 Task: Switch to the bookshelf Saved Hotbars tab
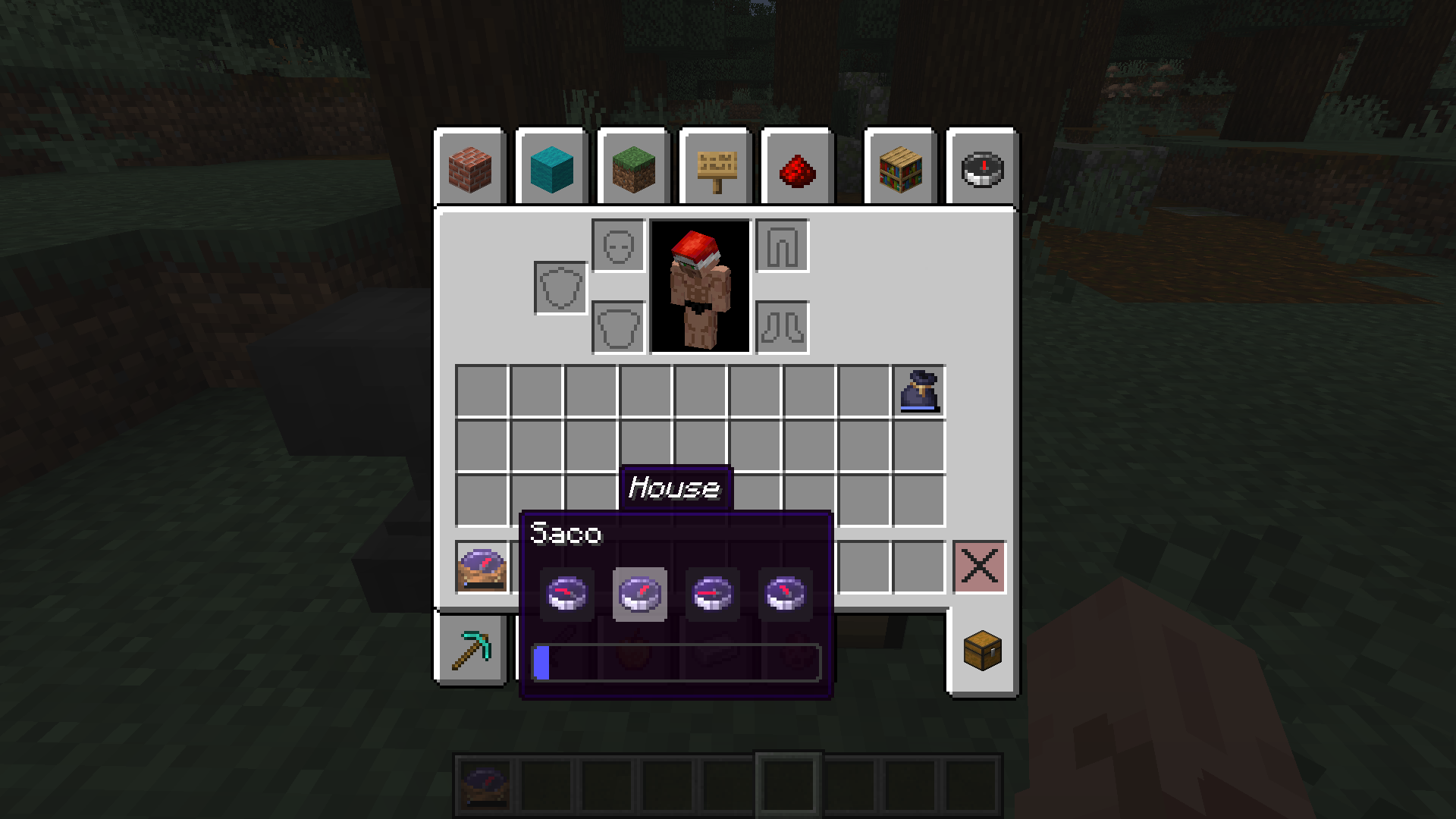pyautogui.click(x=899, y=169)
